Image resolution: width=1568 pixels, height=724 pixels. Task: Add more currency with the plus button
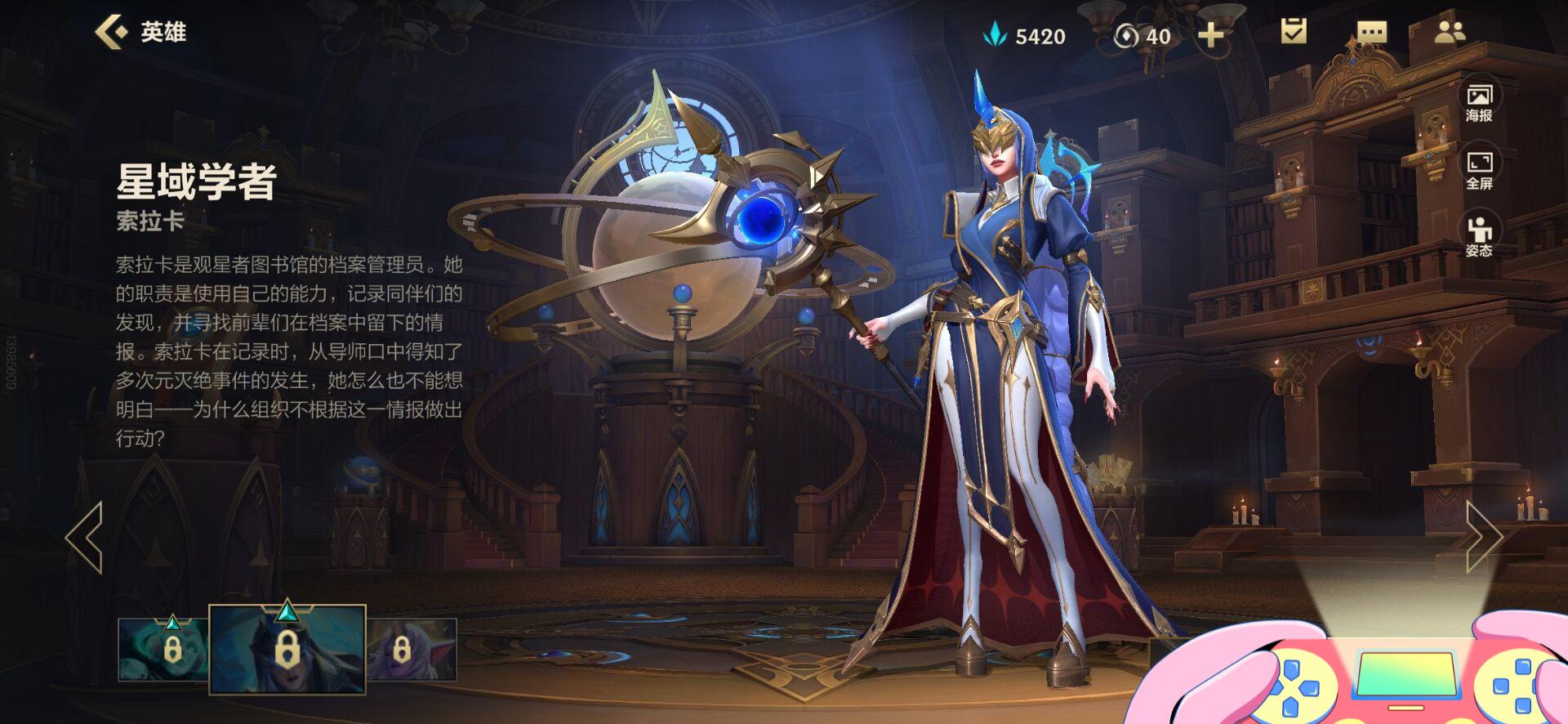pos(1210,35)
